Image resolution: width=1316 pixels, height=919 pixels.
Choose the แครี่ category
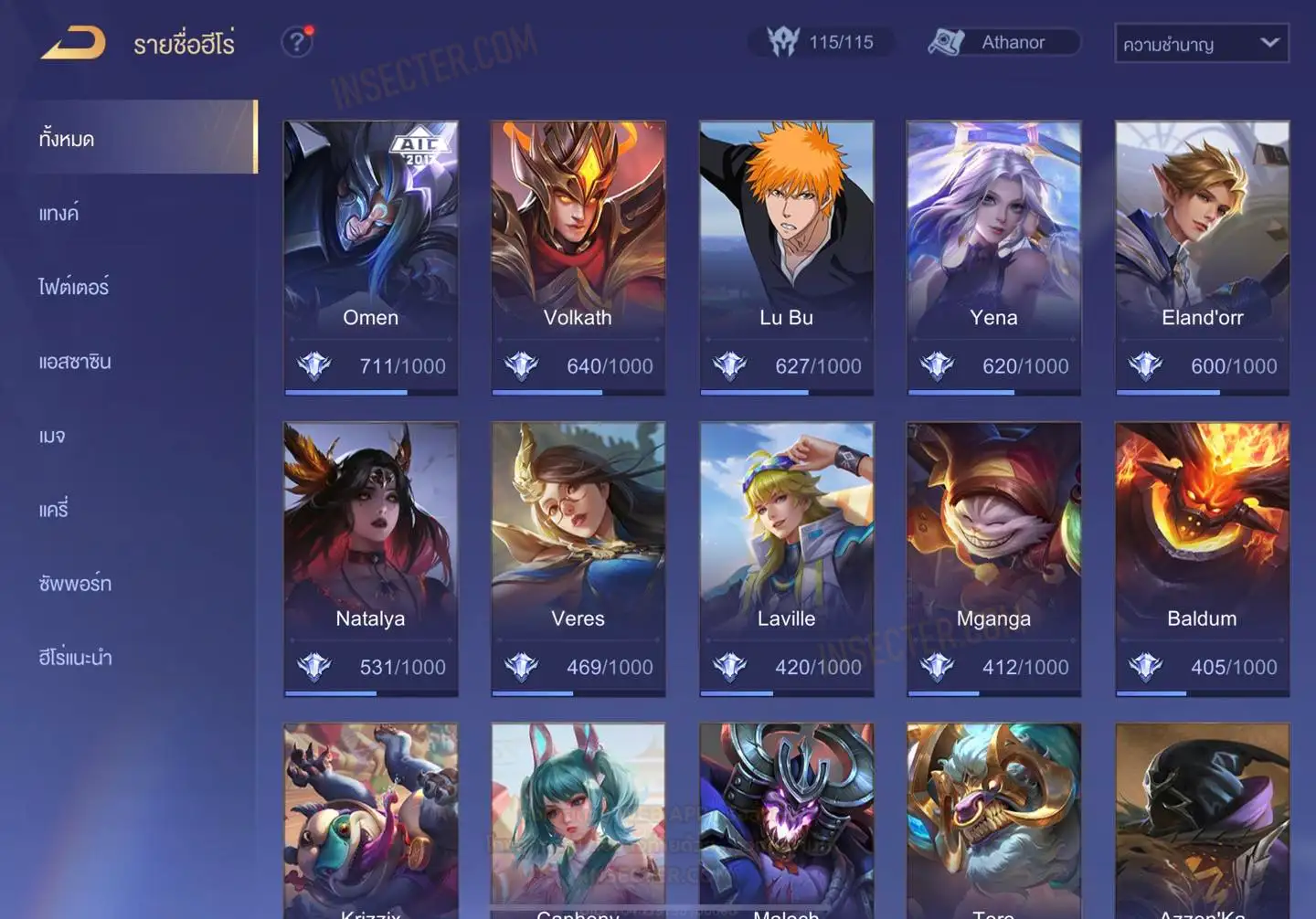(54, 510)
